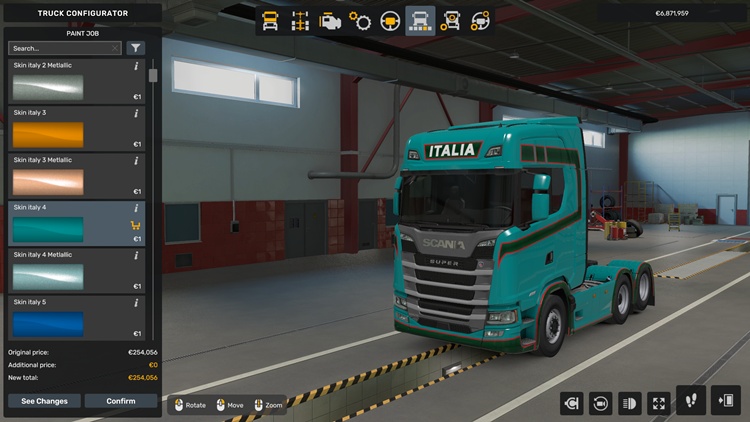Open the paint job filter options
The image size is (750, 422).
(135, 48)
